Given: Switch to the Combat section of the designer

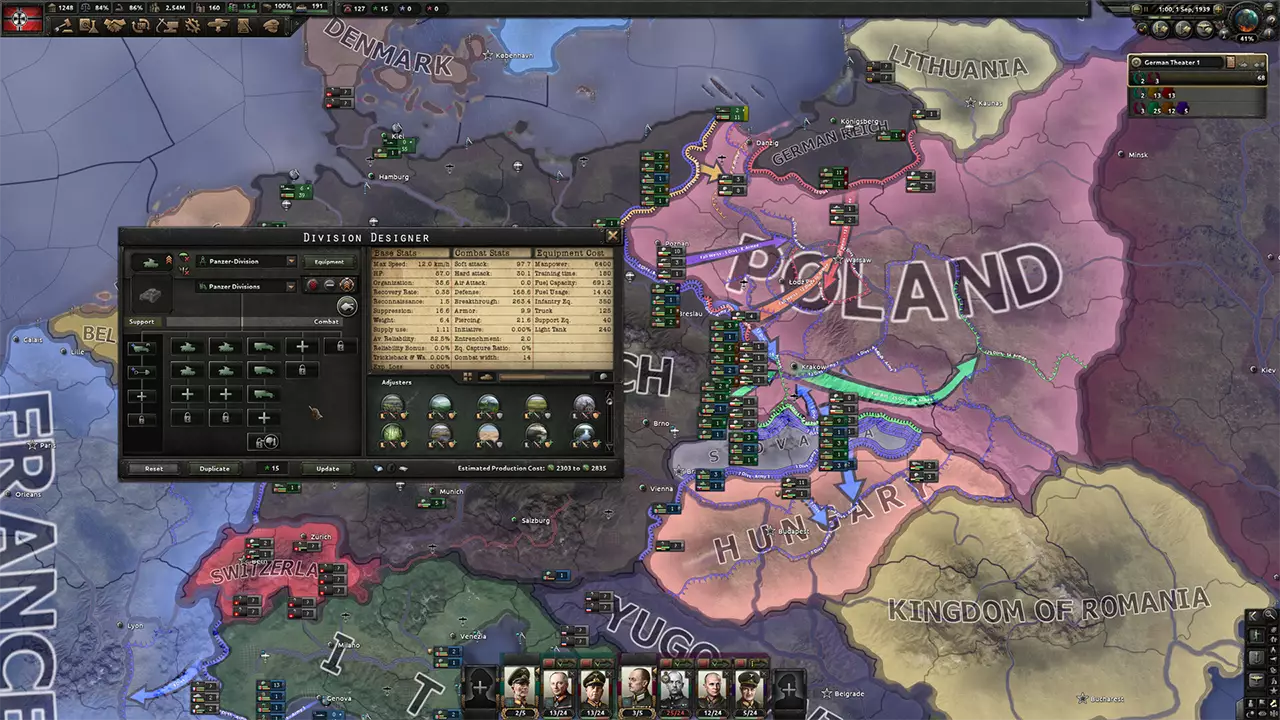Looking at the screenshot, I should coord(326,322).
